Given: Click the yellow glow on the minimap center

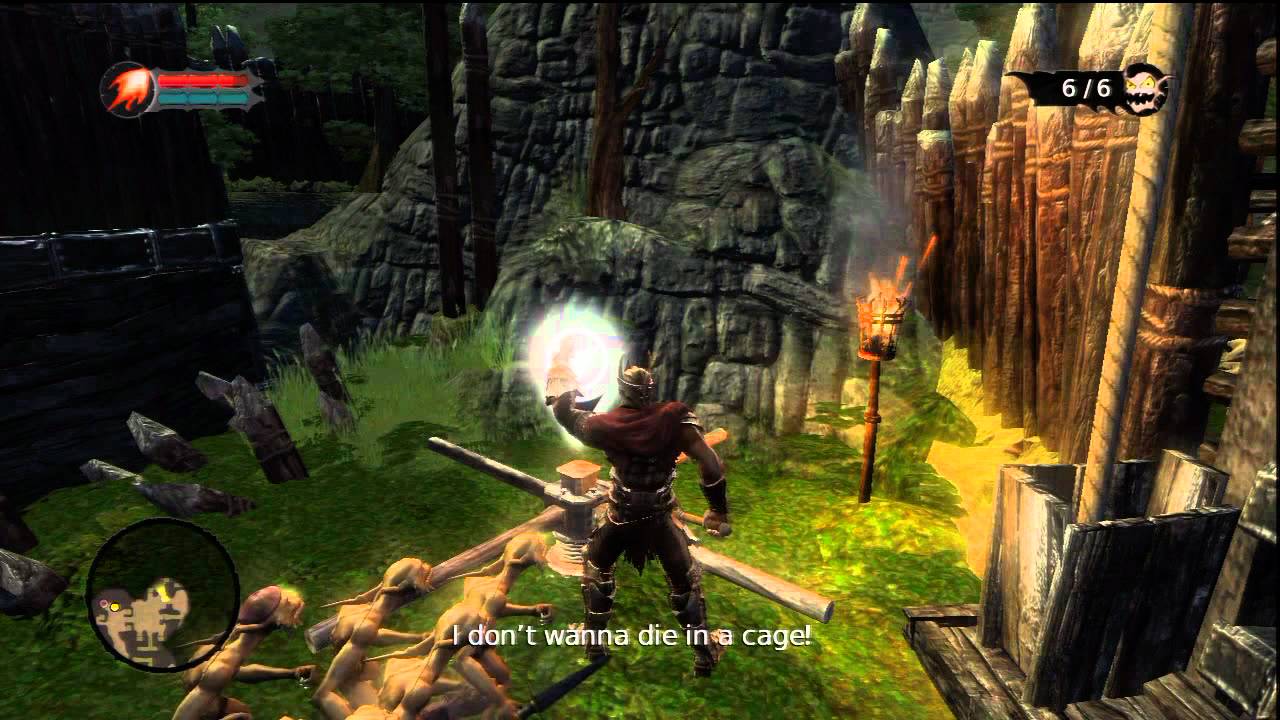Looking at the screenshot, I should click(x=164, y=593).
